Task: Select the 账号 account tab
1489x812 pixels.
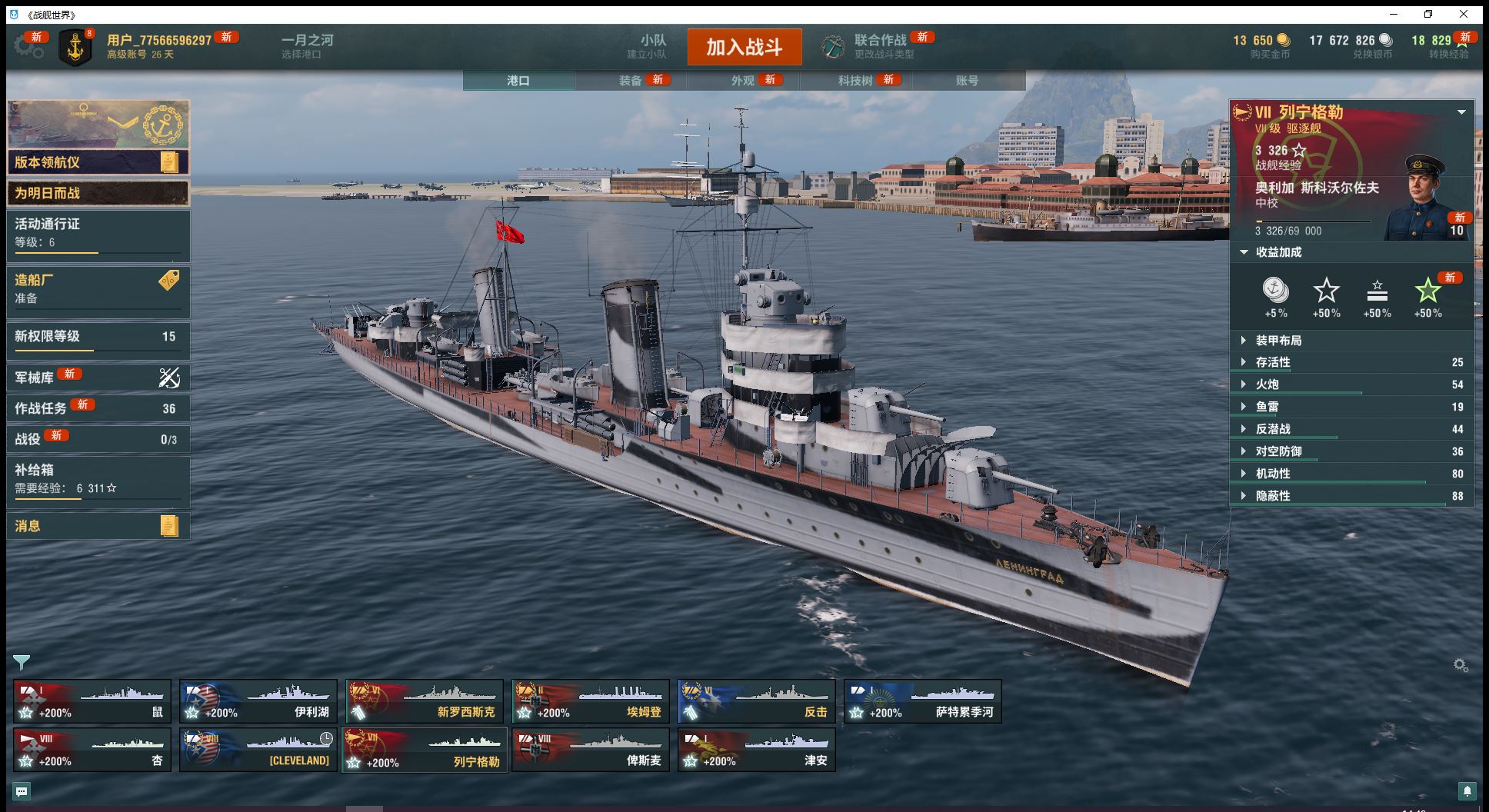Action: [x=967, y=81]
